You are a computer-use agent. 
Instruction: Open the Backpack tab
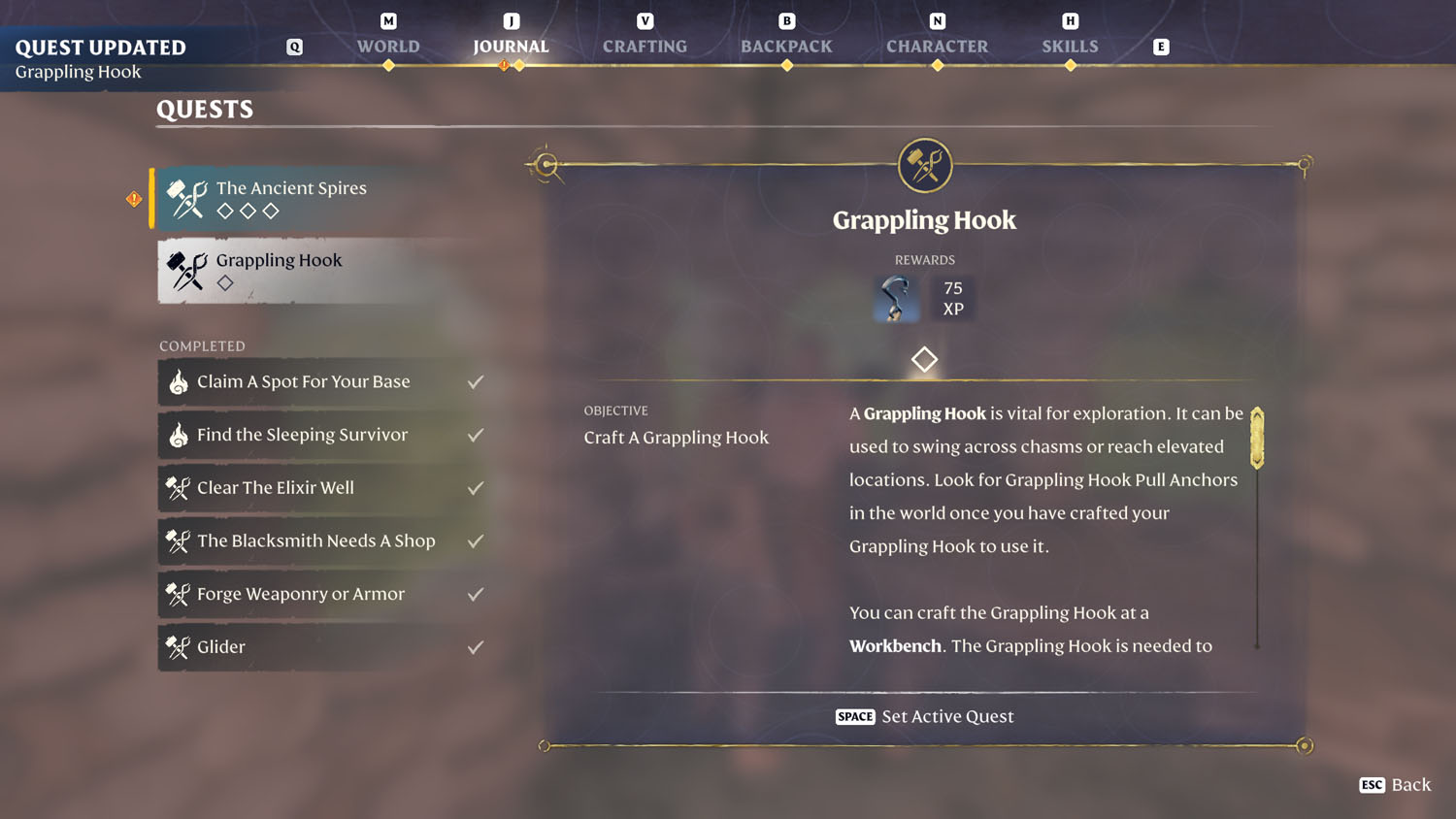tap(786, 46)
